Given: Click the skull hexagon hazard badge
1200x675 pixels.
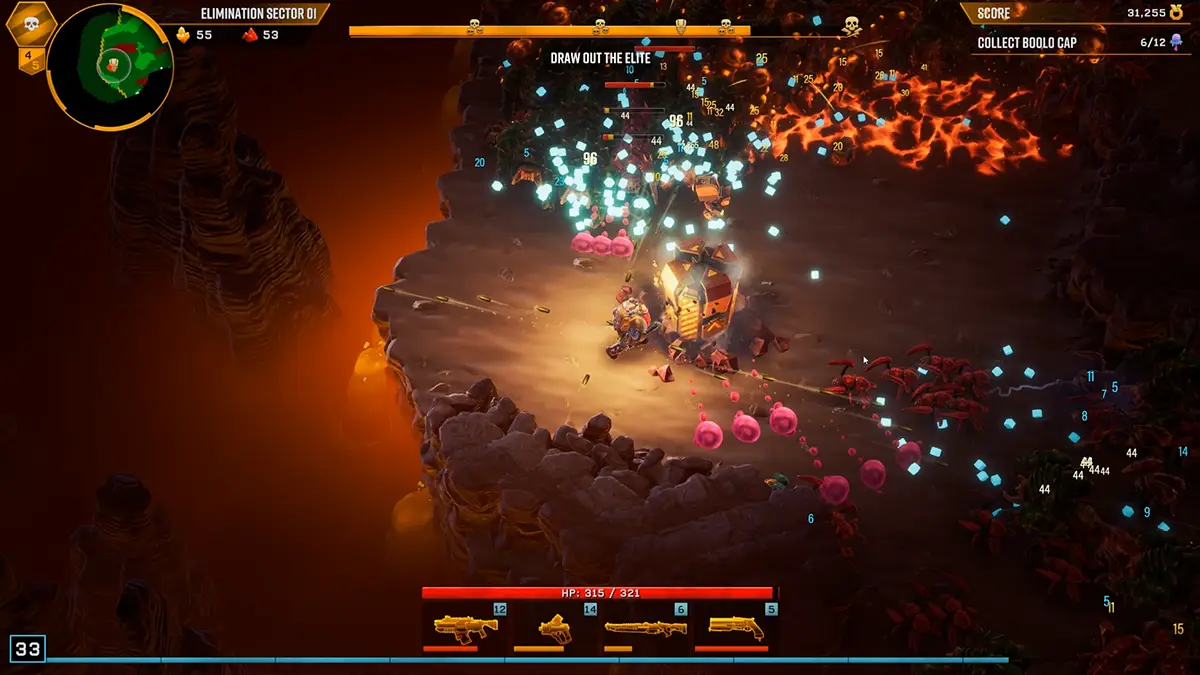Looking at the screenshot, I should point(30,23).
